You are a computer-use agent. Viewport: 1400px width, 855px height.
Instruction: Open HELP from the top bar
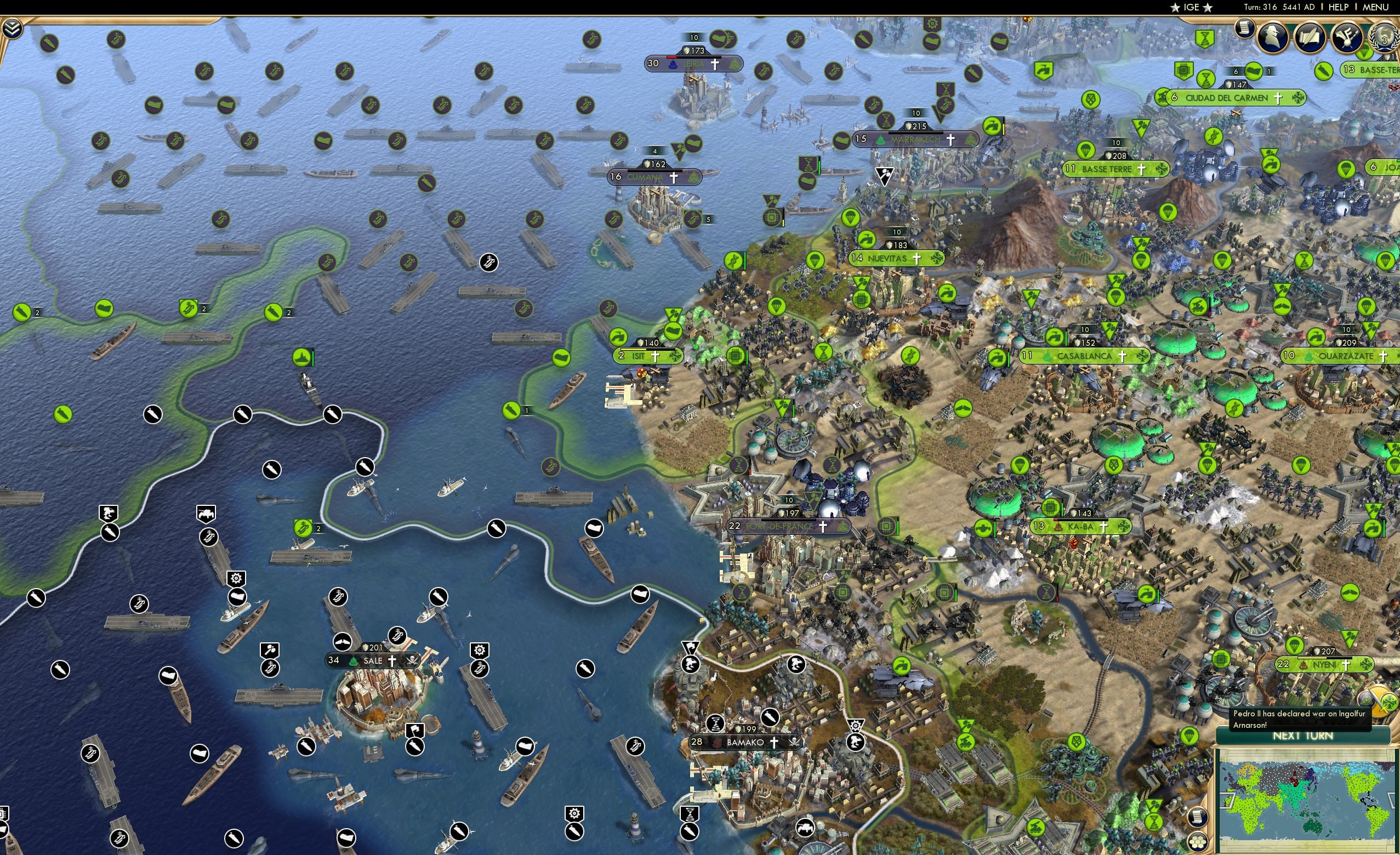[x=1339, y=7]
